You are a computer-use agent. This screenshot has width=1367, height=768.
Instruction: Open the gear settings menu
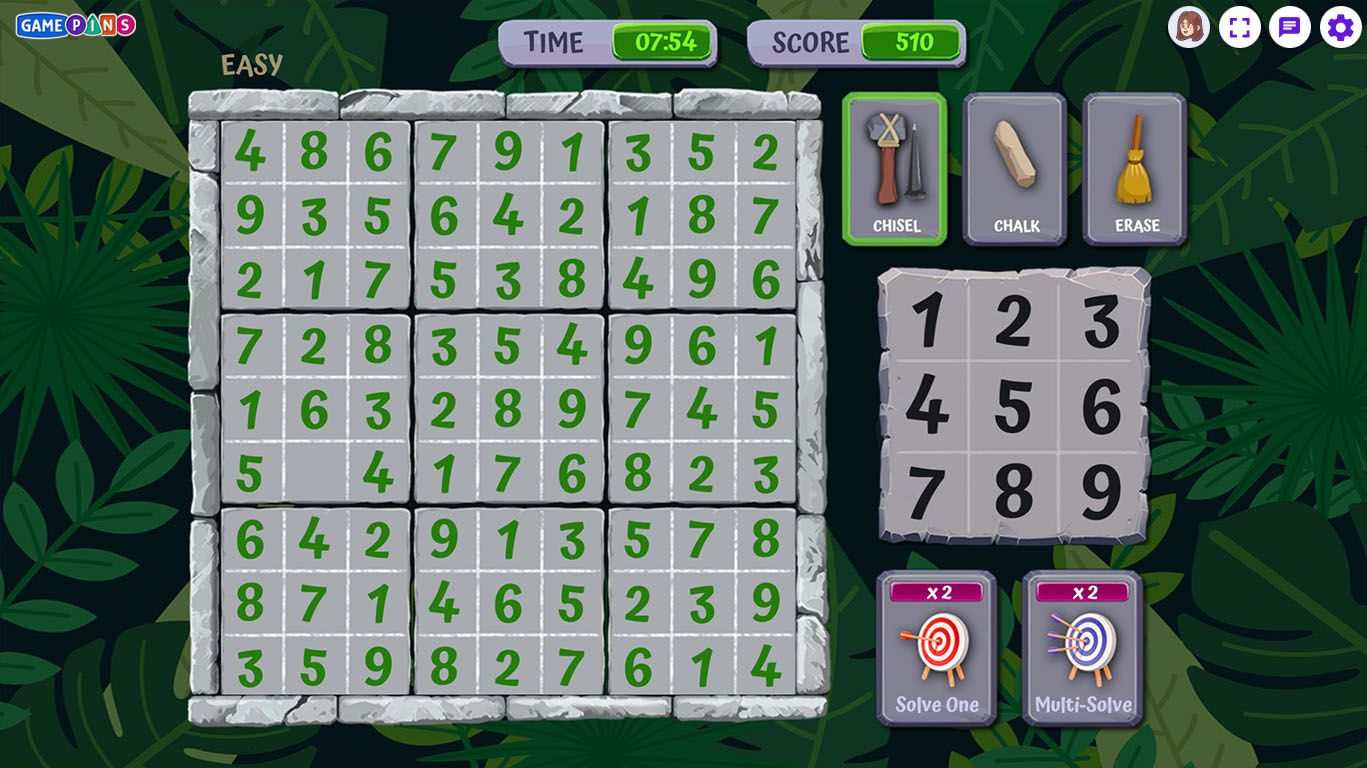(1341, 27)
